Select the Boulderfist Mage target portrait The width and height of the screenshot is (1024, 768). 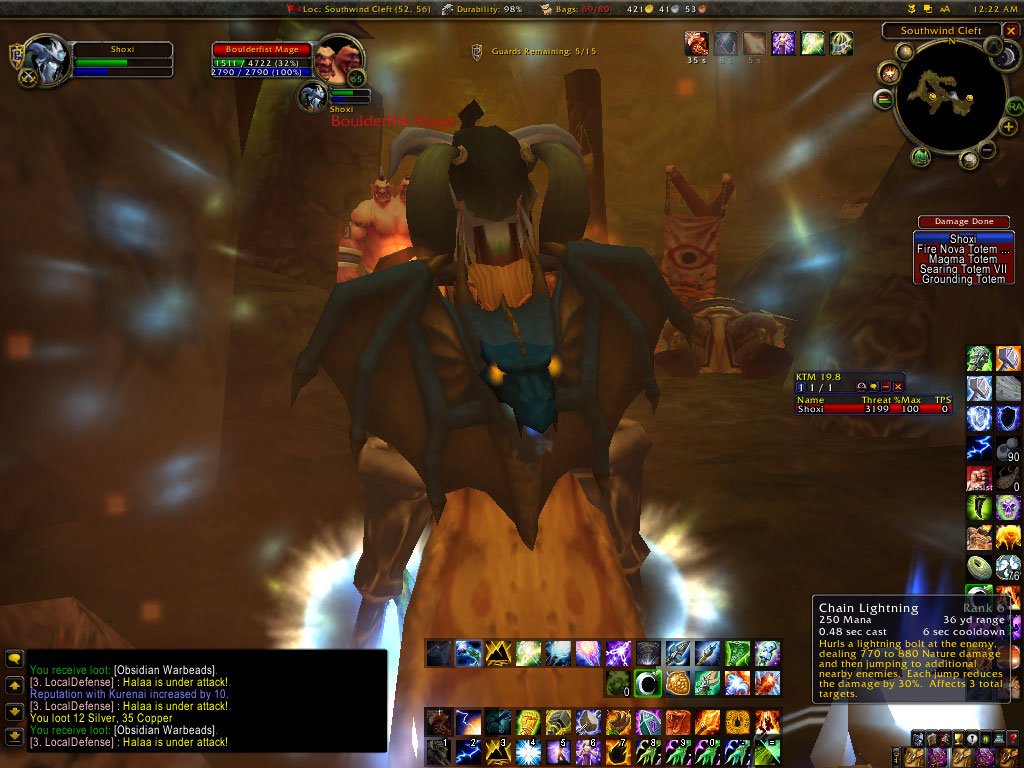tap(338, 60)
